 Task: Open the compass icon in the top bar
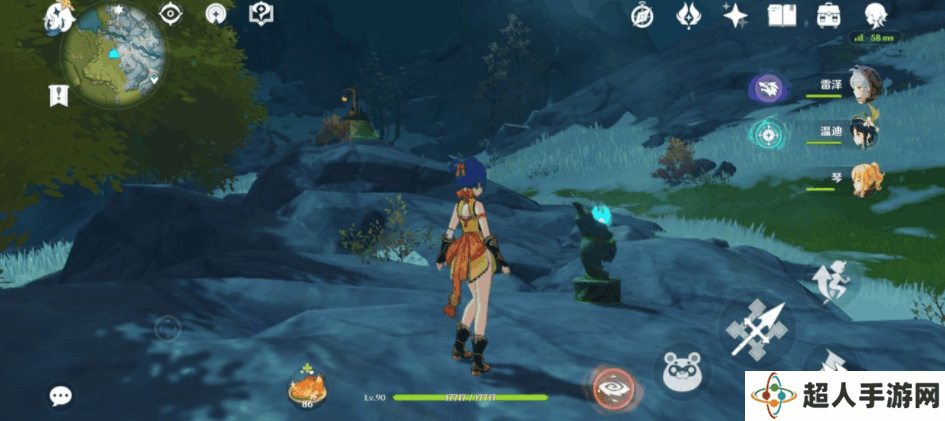643,15
